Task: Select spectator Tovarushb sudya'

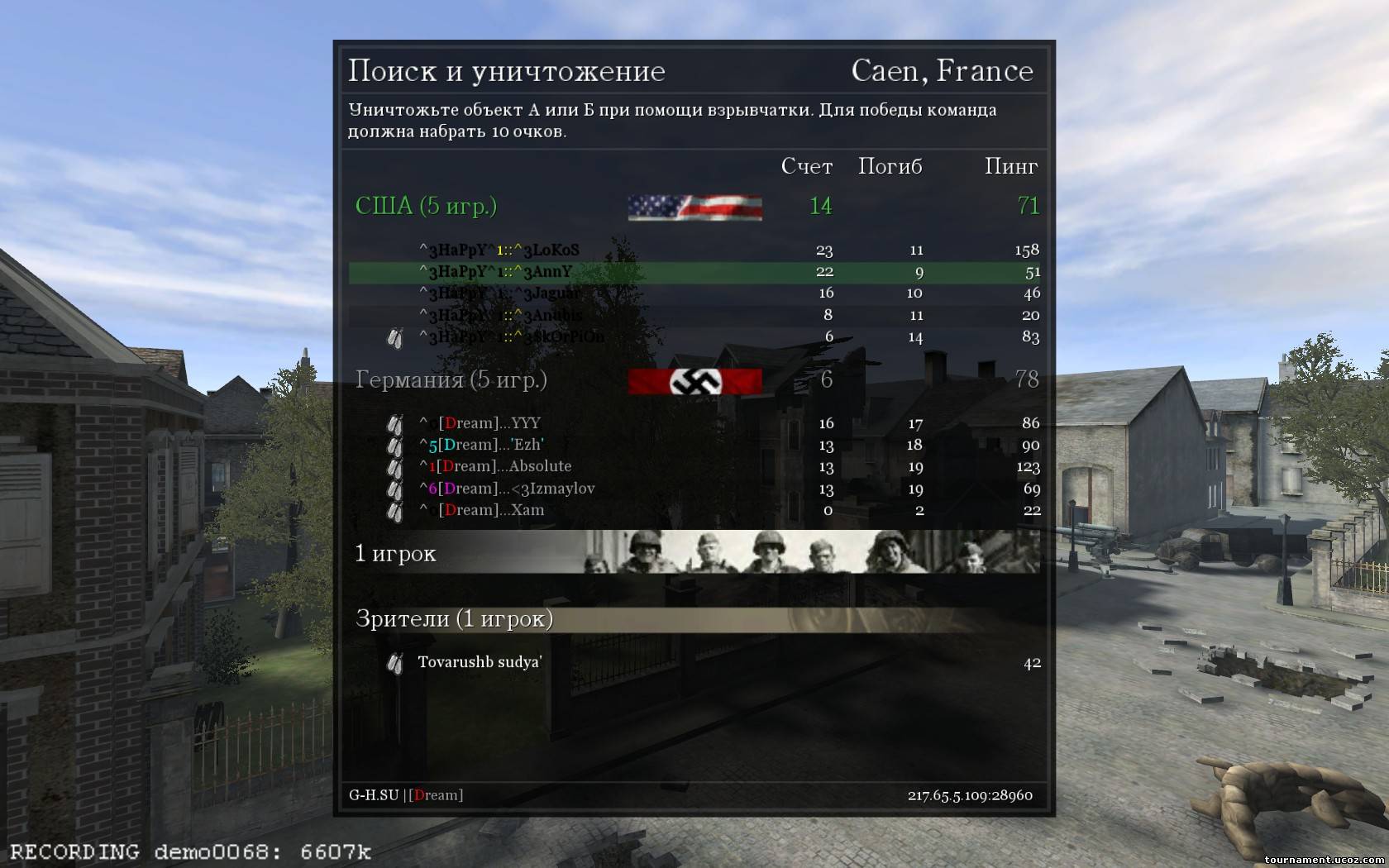Action: coord(480,662)
